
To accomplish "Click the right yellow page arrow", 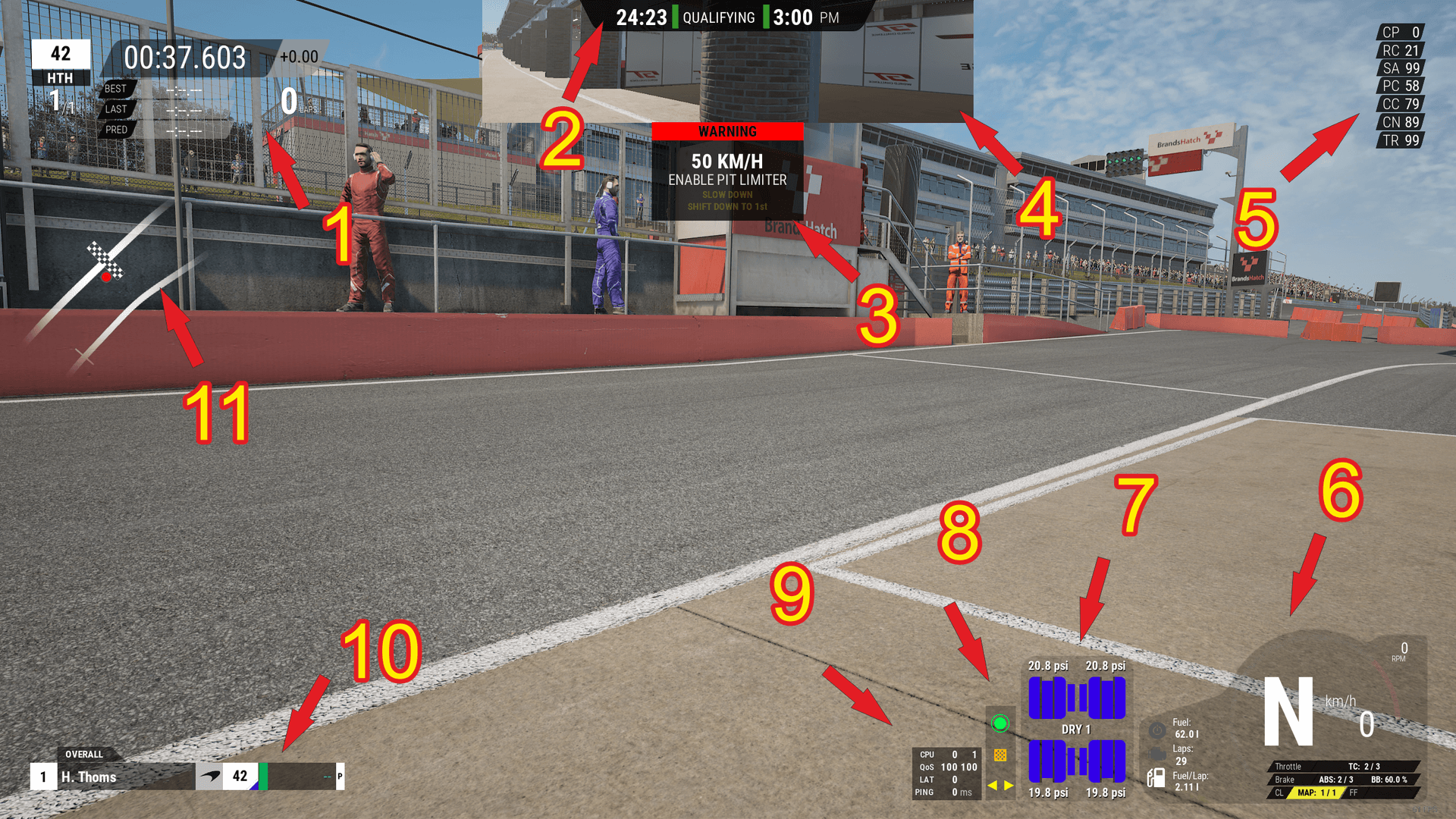I will (1008, 786).
